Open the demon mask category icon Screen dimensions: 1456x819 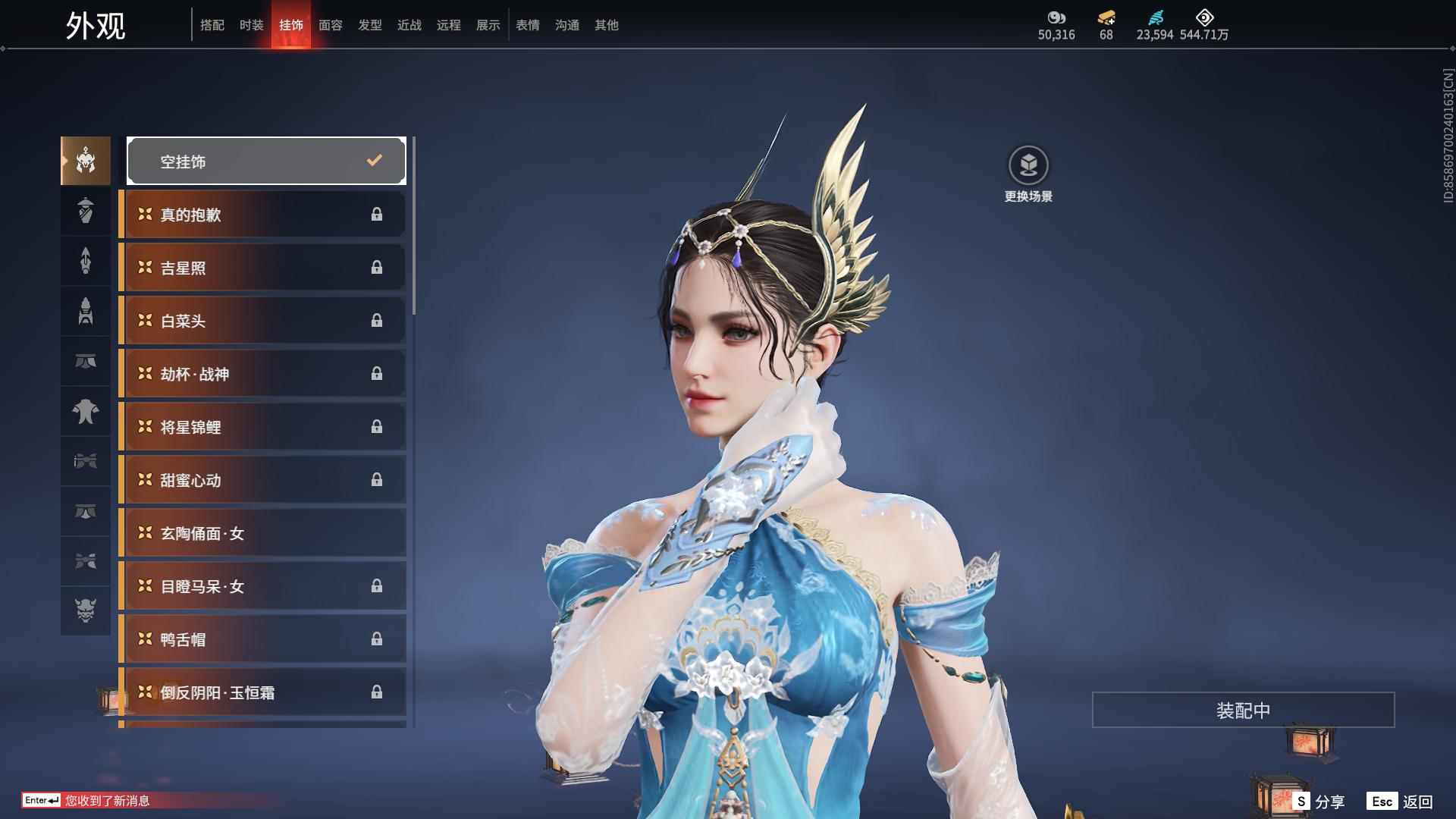click(x=86, y=610)
